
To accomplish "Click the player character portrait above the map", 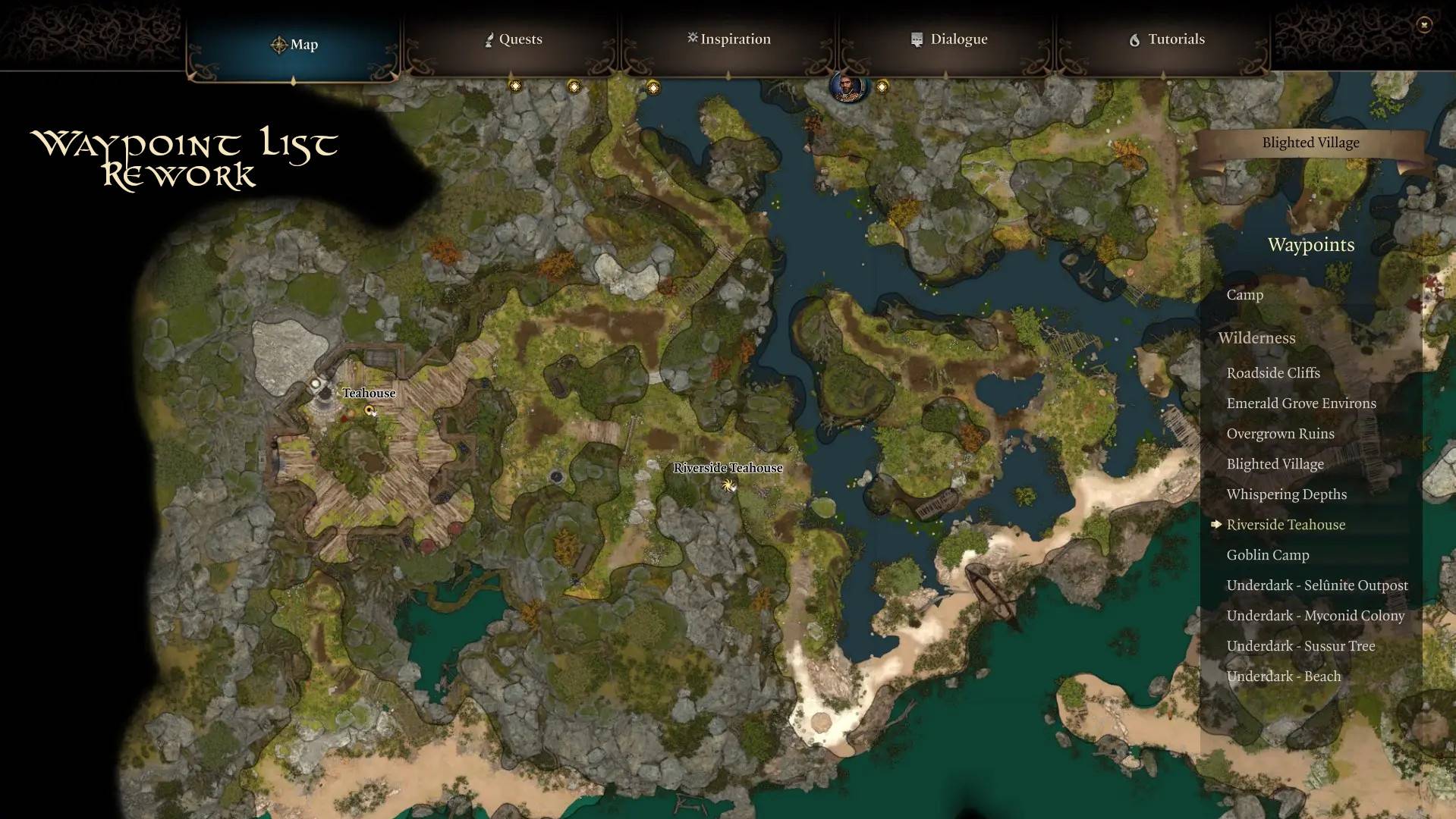I will click(x=847, y=86).
